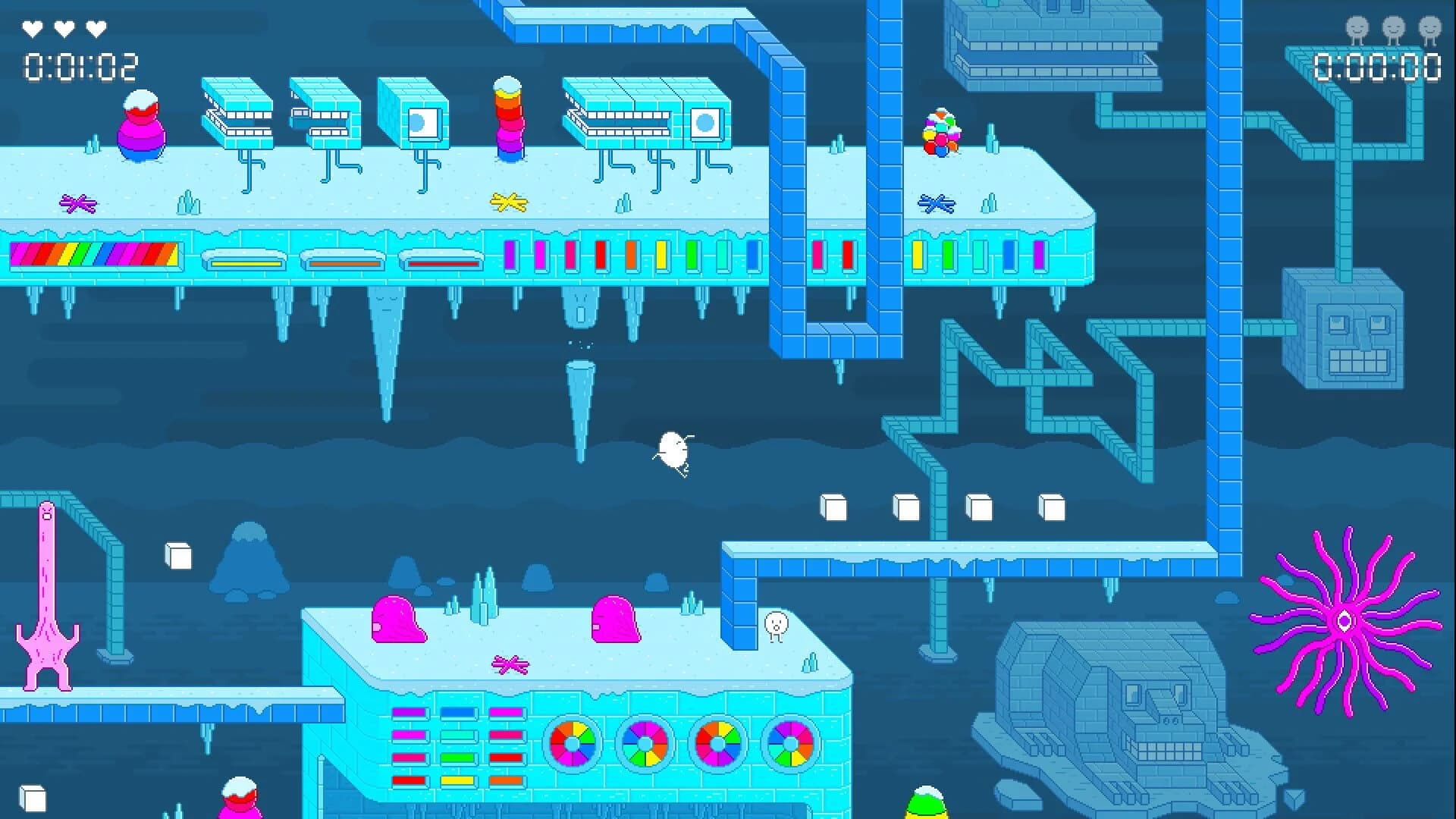
Task: Click the rainbow-striped snowman character
Action: pos(140,129)
